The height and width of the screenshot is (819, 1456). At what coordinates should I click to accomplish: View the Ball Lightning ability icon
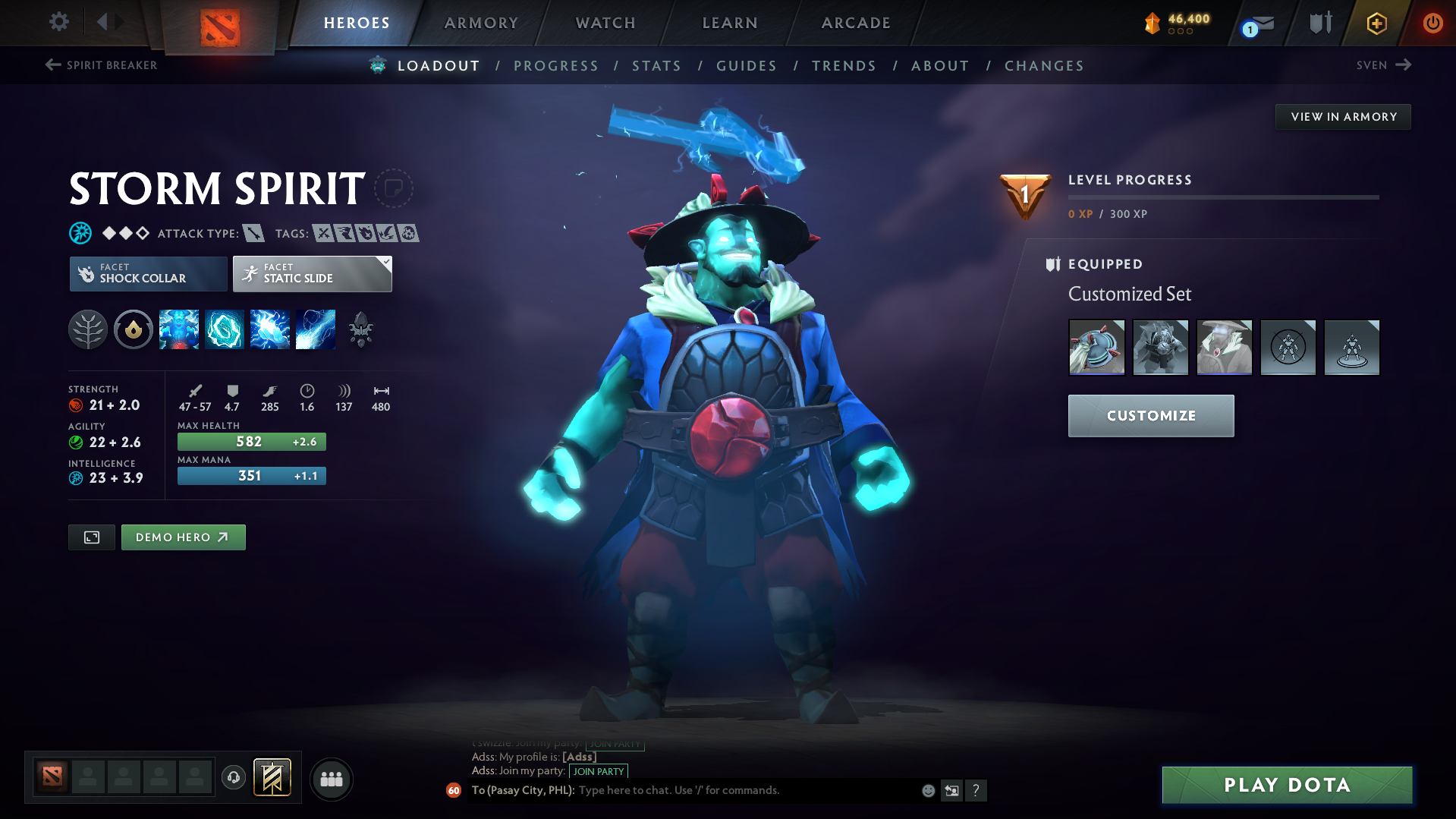pyautogui.click(x=315, y=329)
